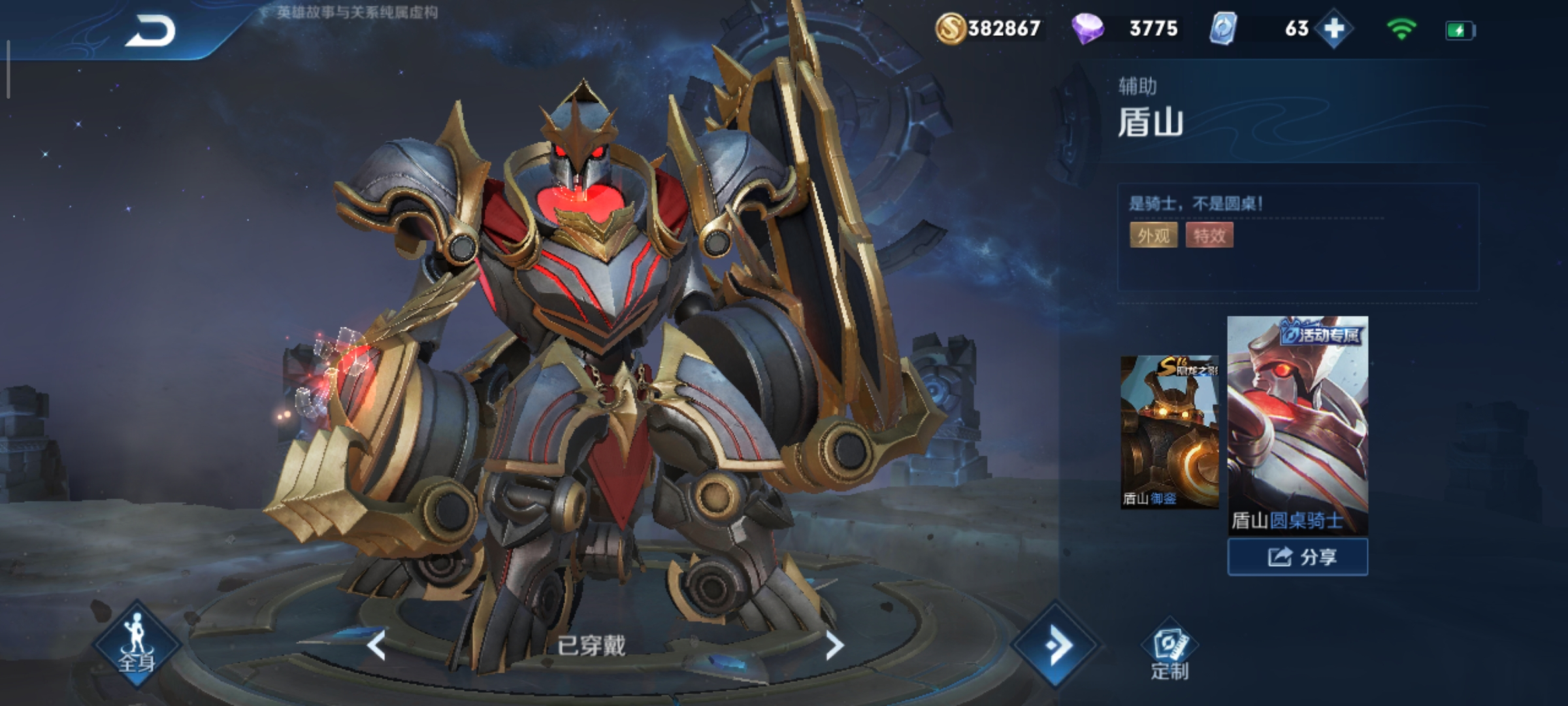Tap the plus button to add vouchers
Viewport: 1568px width, 706px height.
1333,29
